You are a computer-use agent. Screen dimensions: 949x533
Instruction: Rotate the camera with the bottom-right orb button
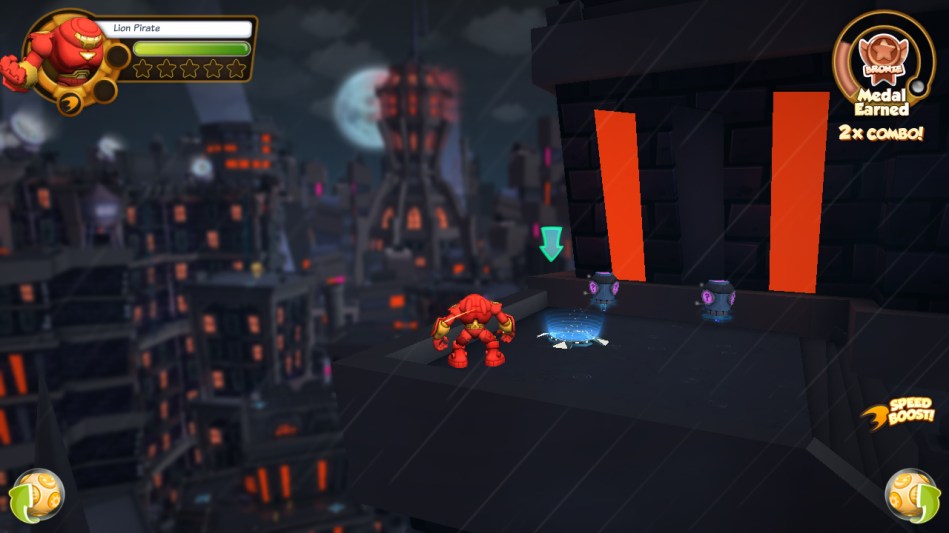[x=911, y=494]
